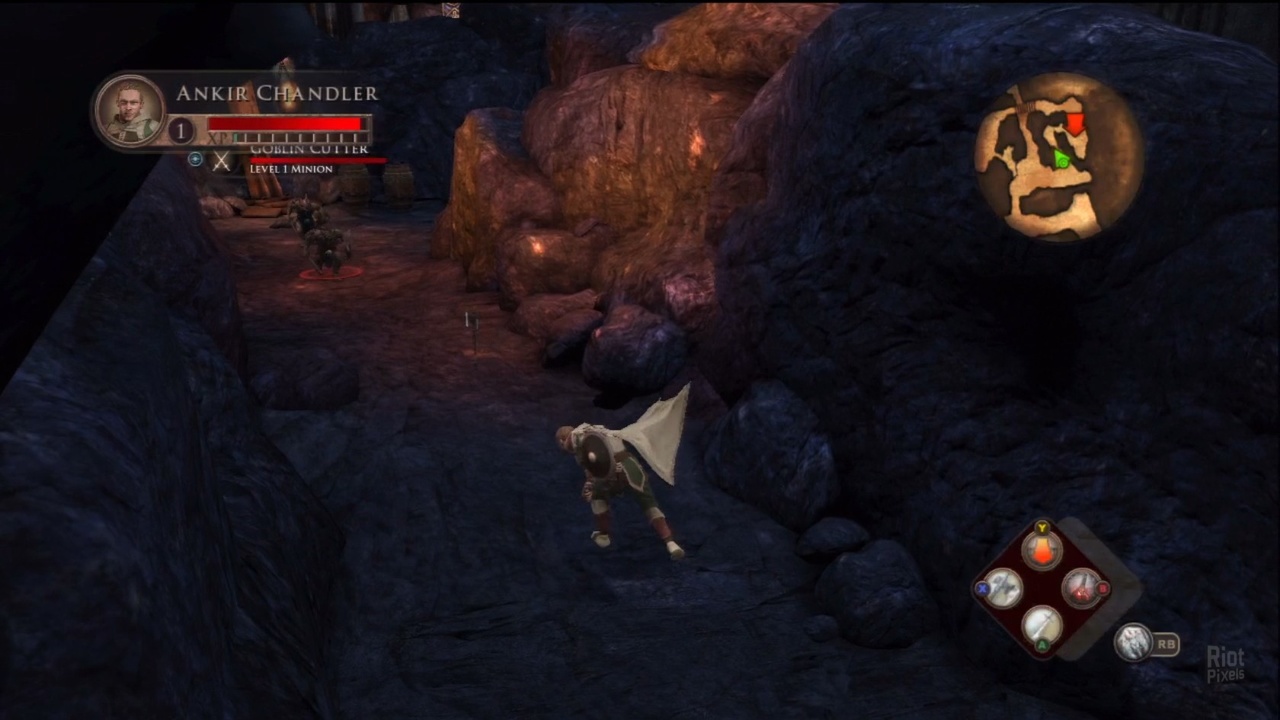This screenshot has height=720, width=1280.
Task: Open the circular cave minimap
Action: click(x=1059, y=156)
